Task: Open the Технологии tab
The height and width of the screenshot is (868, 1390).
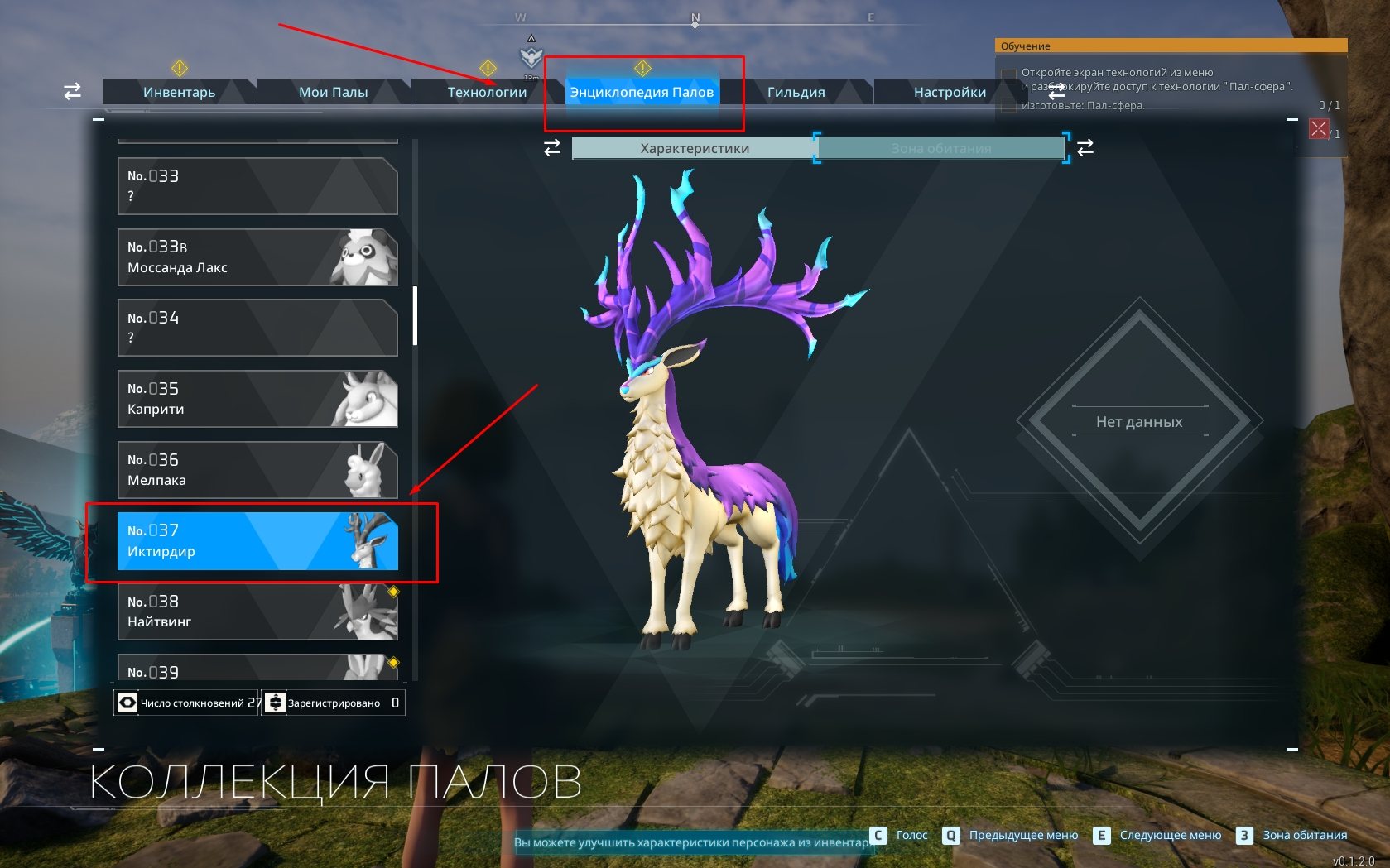Action: pyautogui.click(x=487, y=92)
